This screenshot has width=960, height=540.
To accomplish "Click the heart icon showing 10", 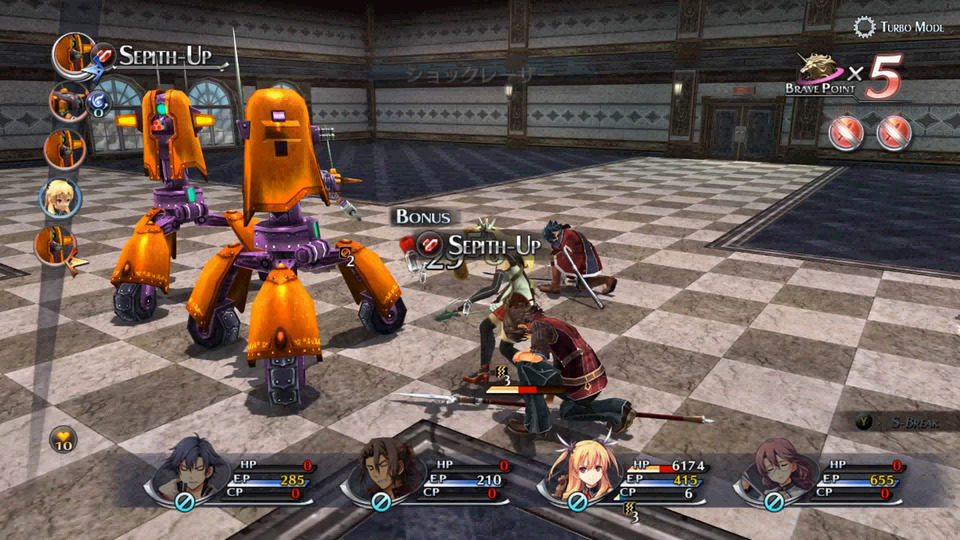I will pos(62,438).
